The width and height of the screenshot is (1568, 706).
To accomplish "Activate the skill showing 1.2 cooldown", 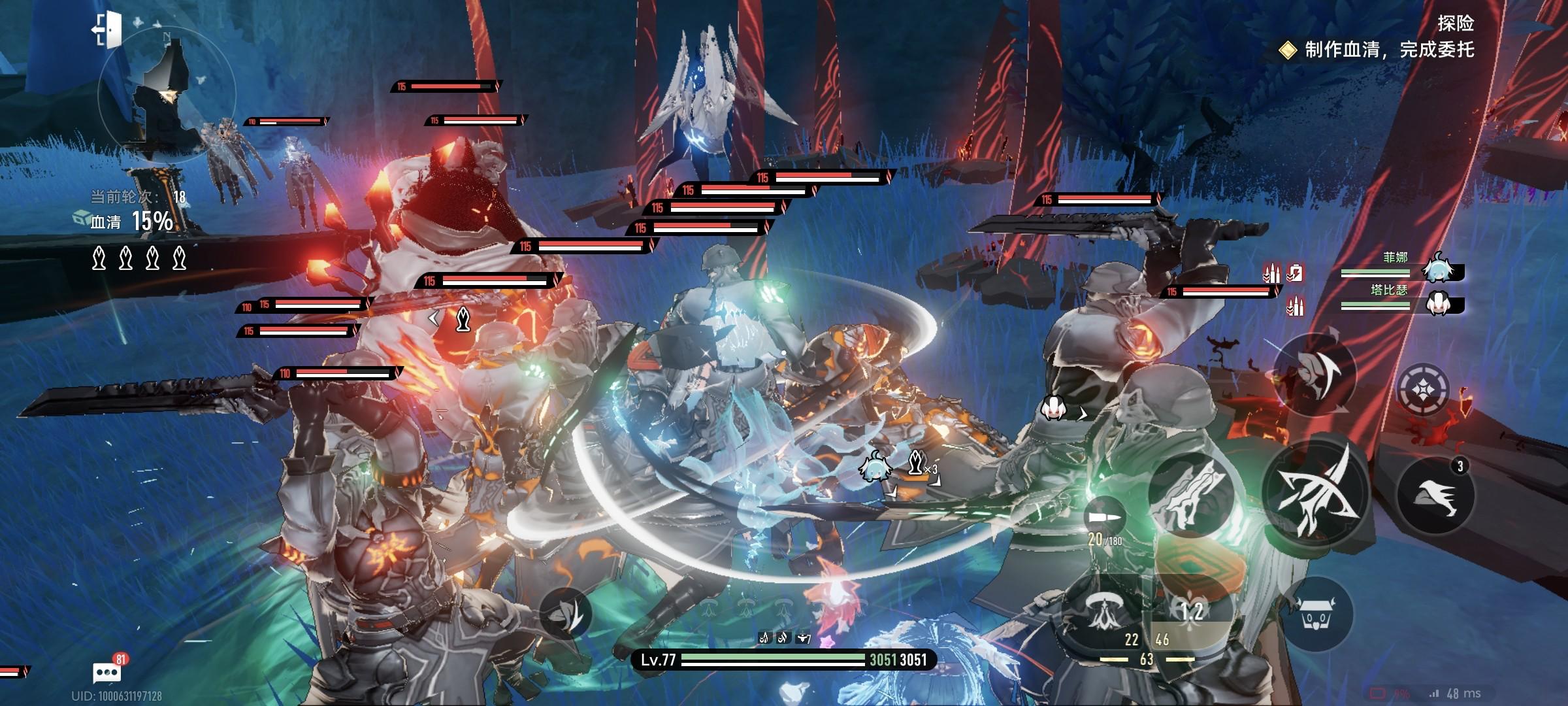I will pyautogui.click(x=1192, y=611).
